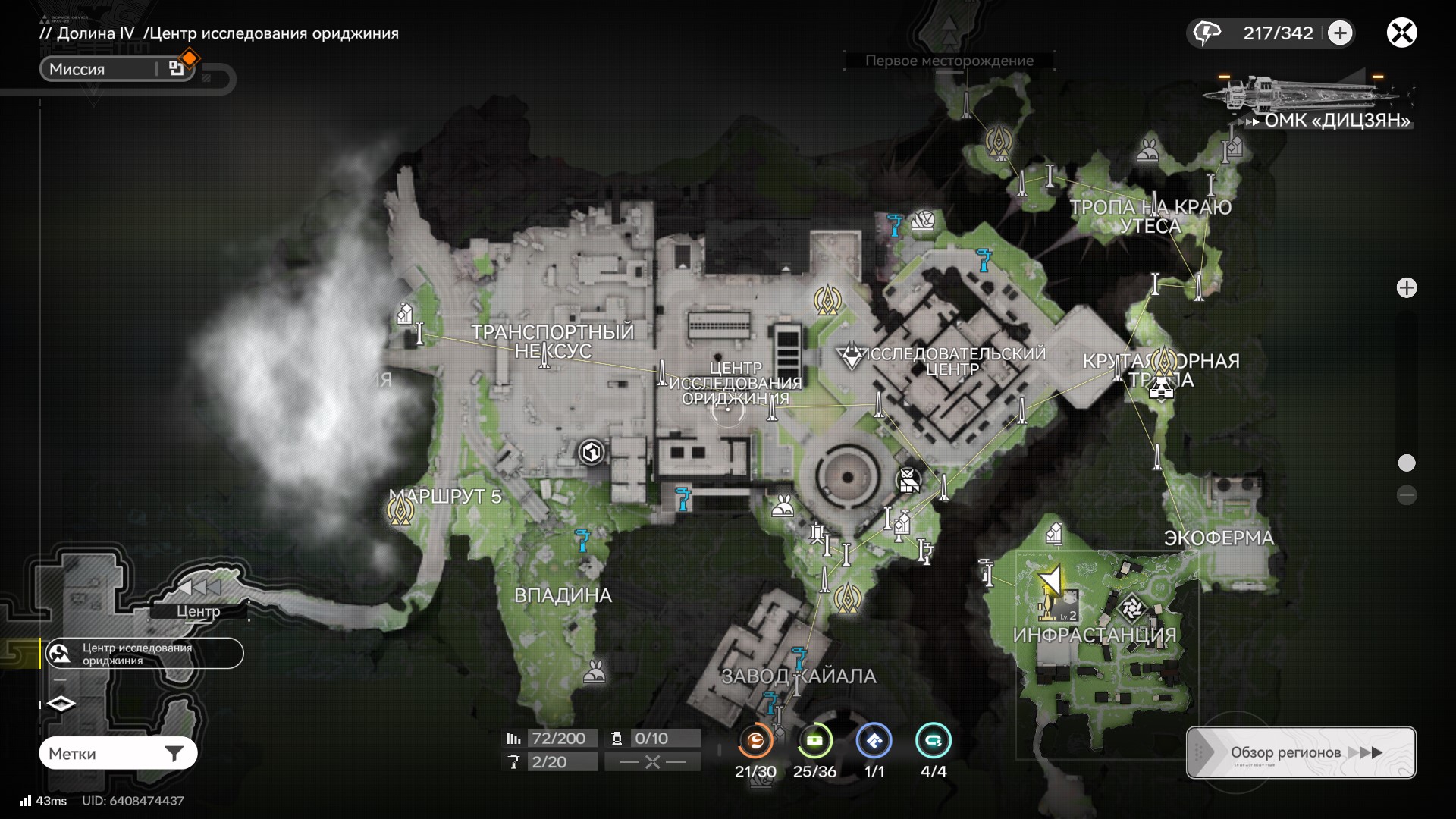Show blue collectible tracker 1/1
The width and height of the screenshot is (1456, 819).
pyautogui.click(x=874, y=742)
